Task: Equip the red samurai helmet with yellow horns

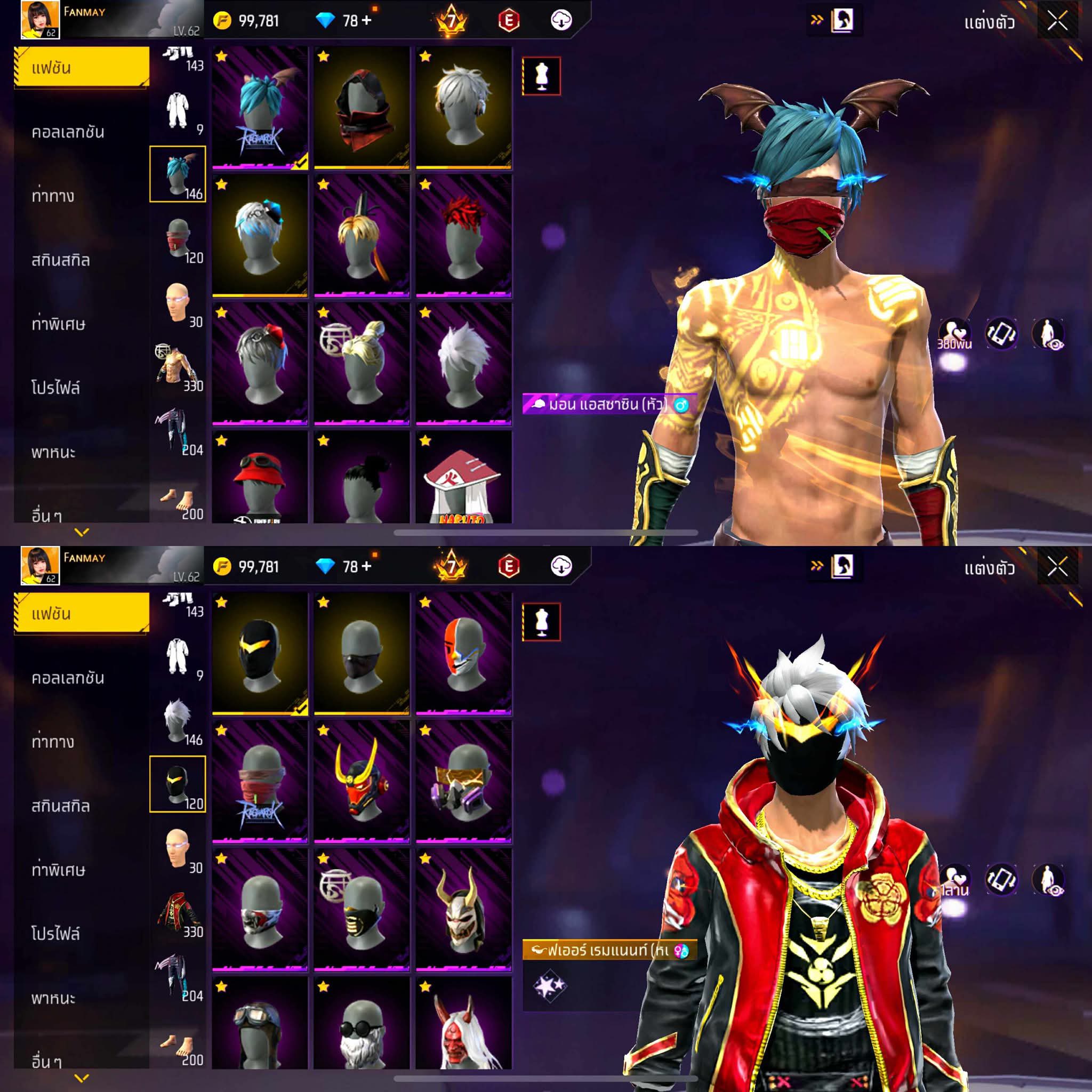Action: click(362, 782)
